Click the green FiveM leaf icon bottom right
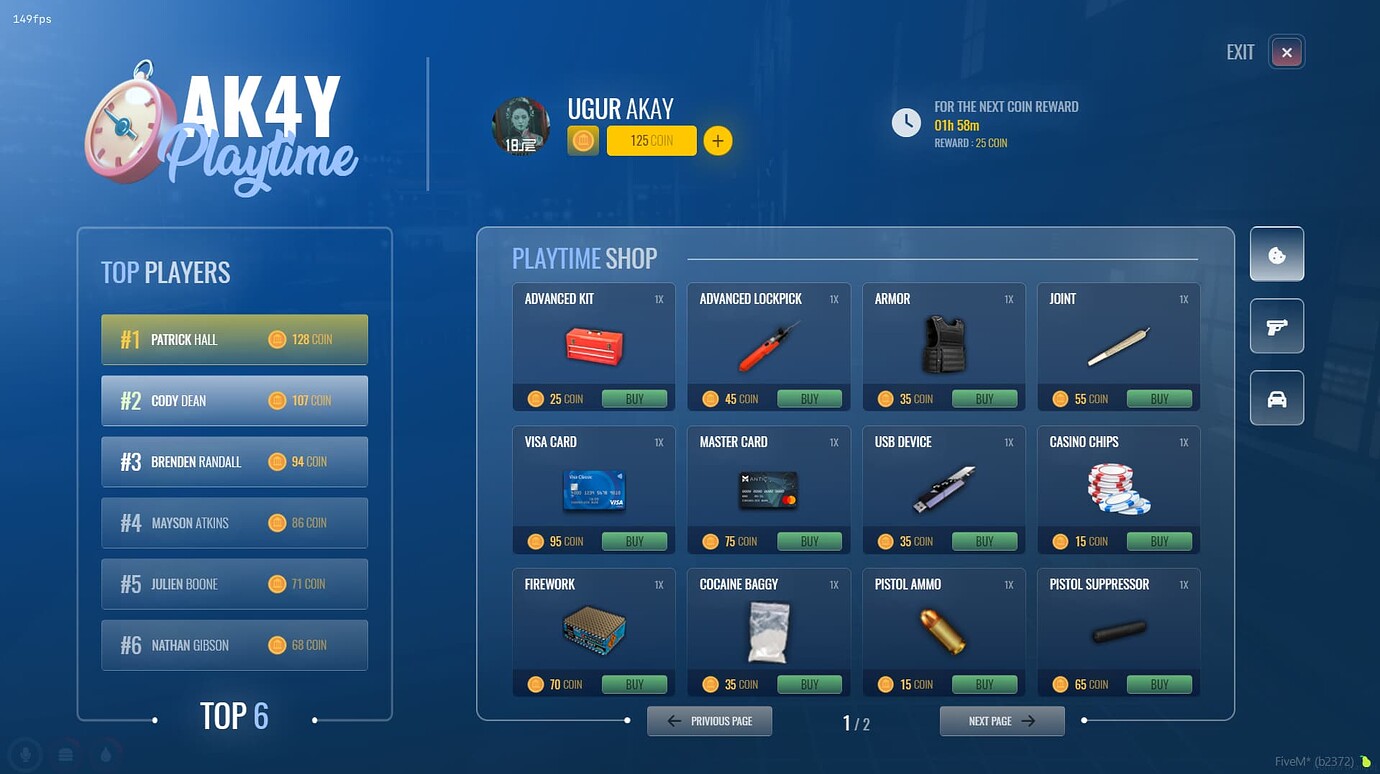The height and width of the screenshot is (774, 1380). pos(1366,760)
